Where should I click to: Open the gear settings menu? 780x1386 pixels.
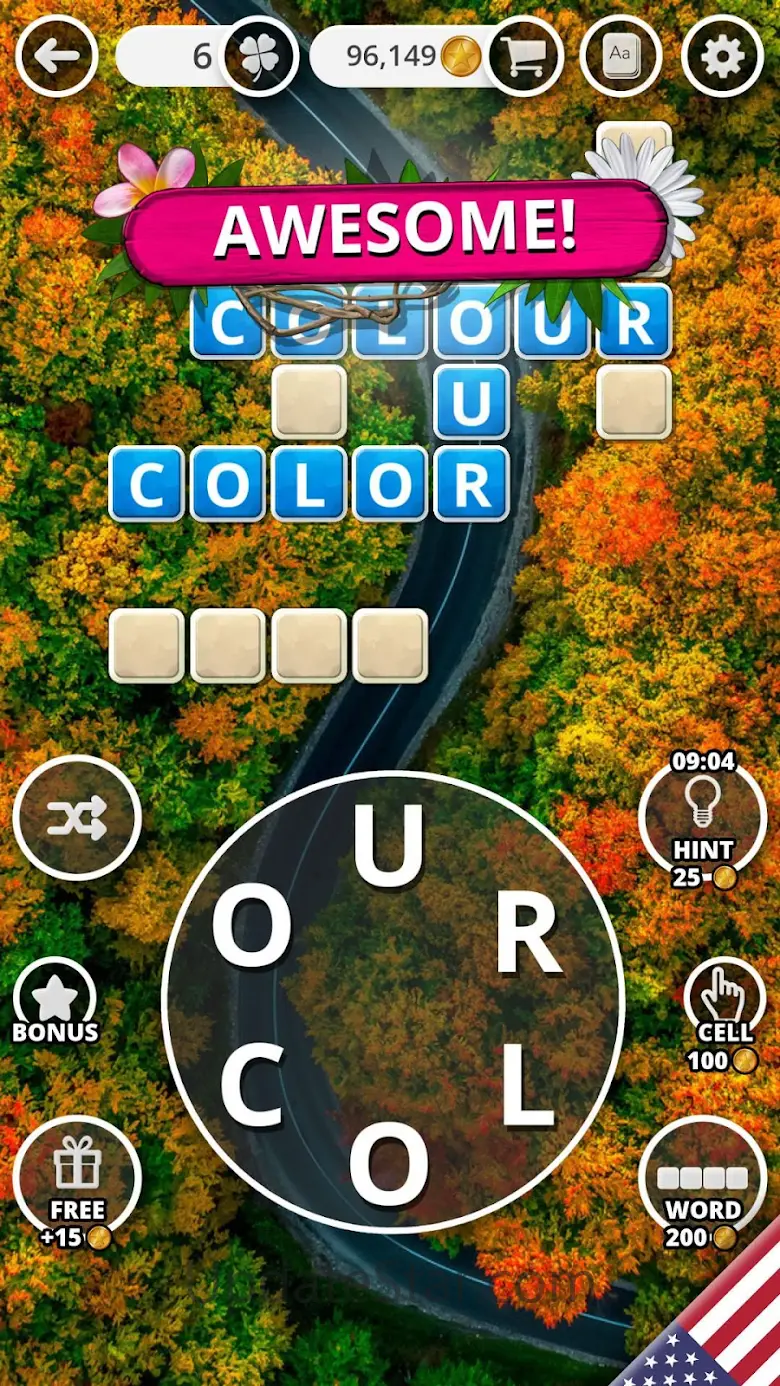click(723, 56)
